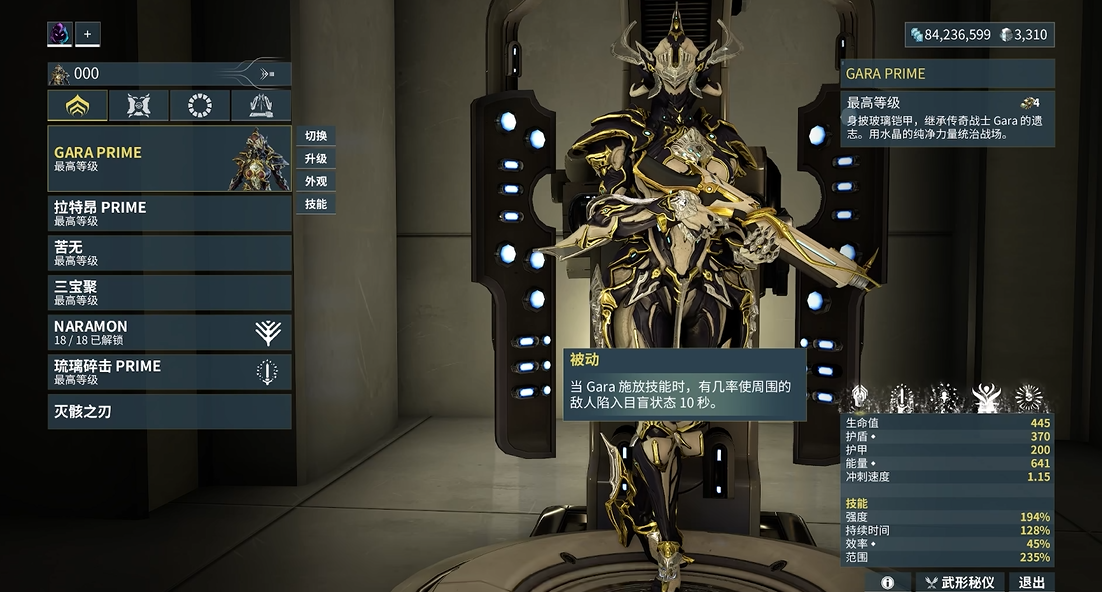
Task: Click the purple hooded player avatar
Action: pyautogui.click(x=60, y=34)
